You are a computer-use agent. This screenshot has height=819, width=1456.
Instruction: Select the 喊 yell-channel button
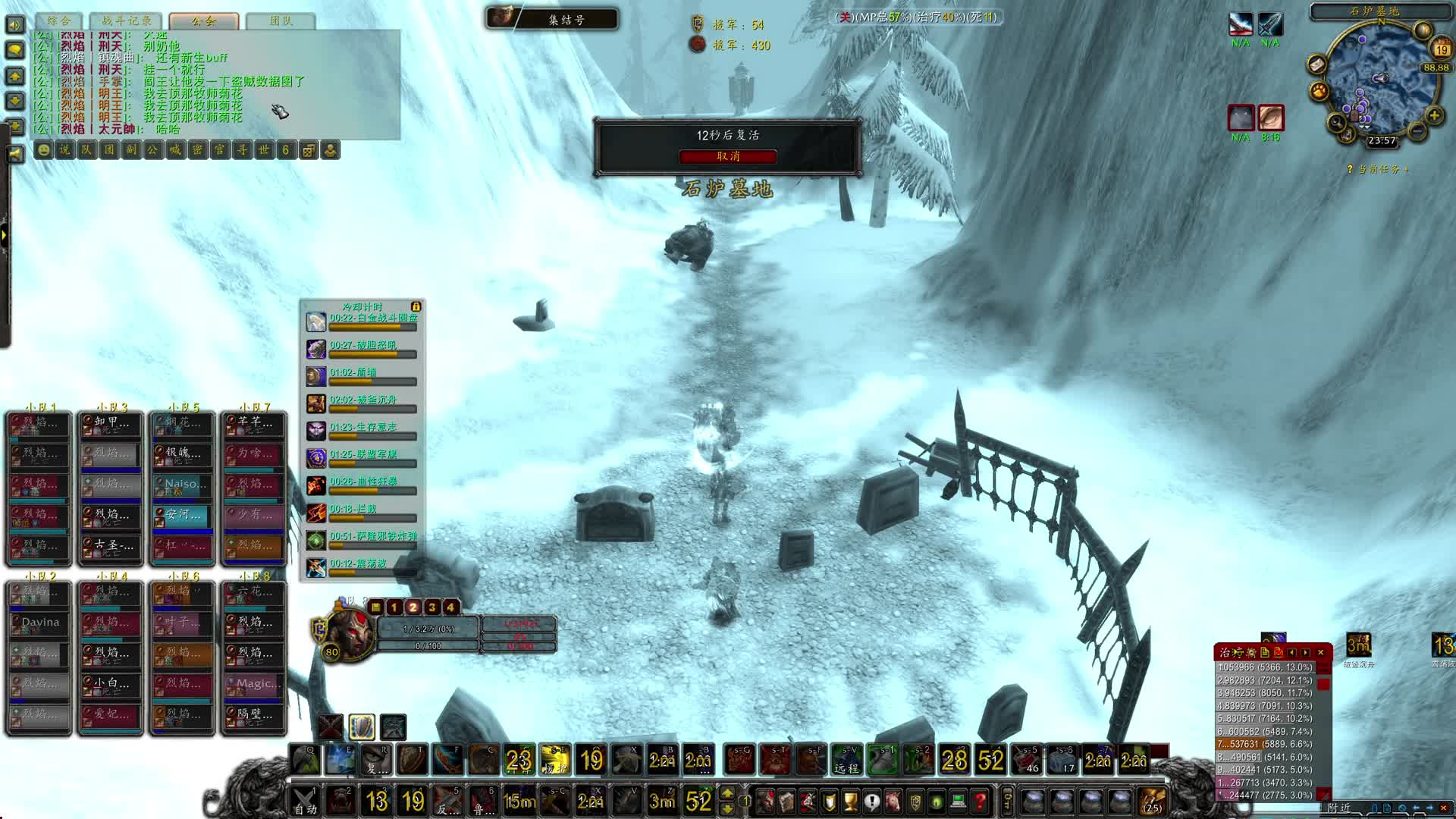(x=175, y=150)
